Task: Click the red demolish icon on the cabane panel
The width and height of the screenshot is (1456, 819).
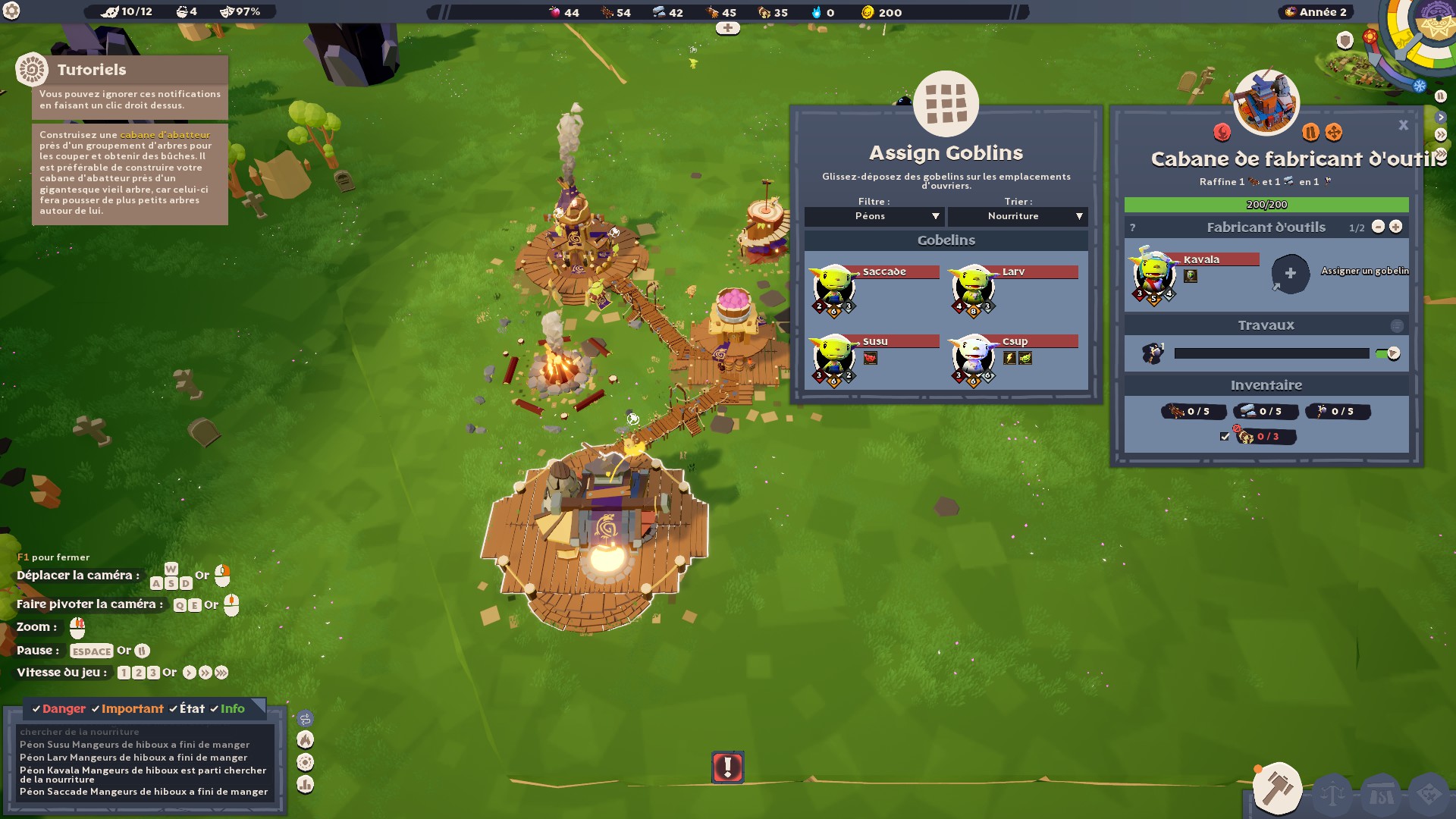Action: coord(1223,133)
